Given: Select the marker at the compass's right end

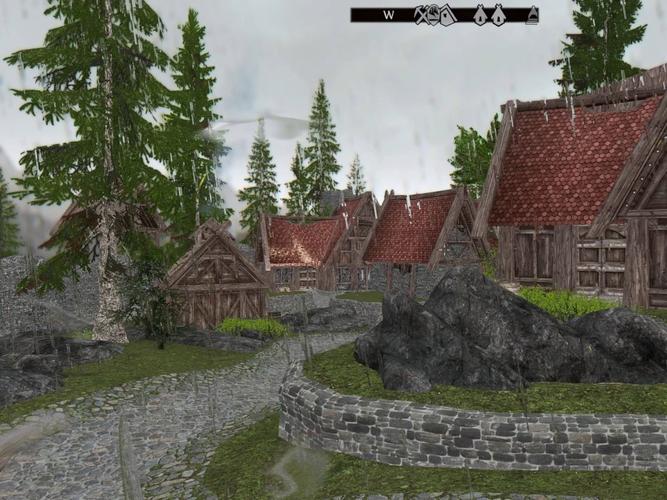Looking at the screenshot, I should [x=533, y=15].
